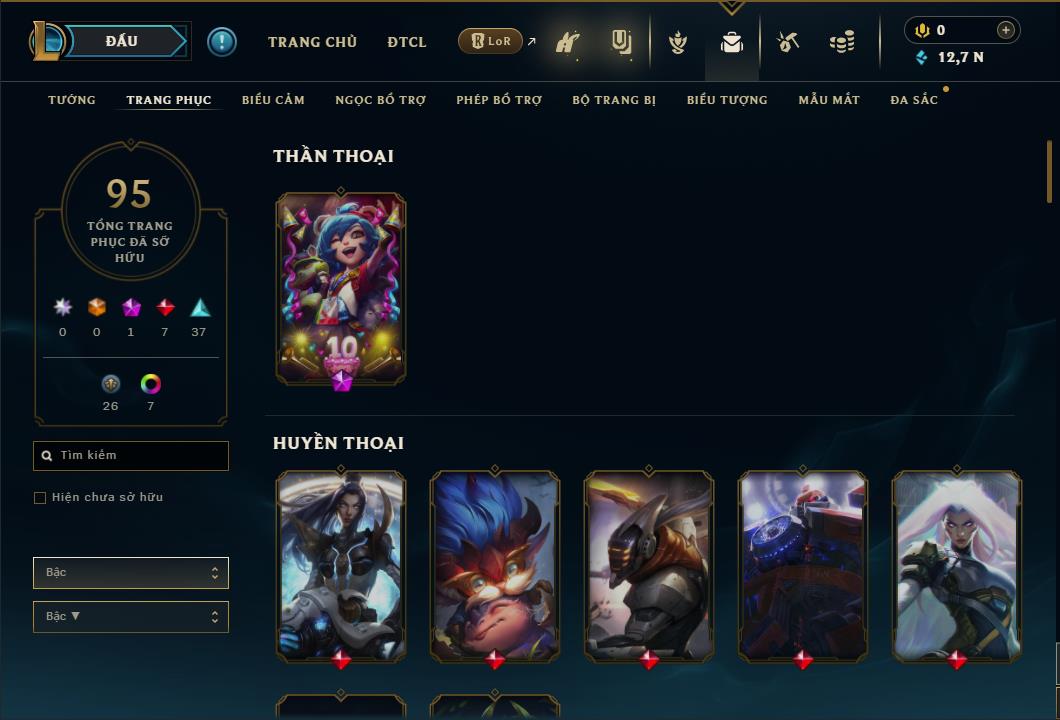The image size is (1060, 720).
Task: Toggle the Hiện chưa sở hữu checkbox
Action: [40, 498]
